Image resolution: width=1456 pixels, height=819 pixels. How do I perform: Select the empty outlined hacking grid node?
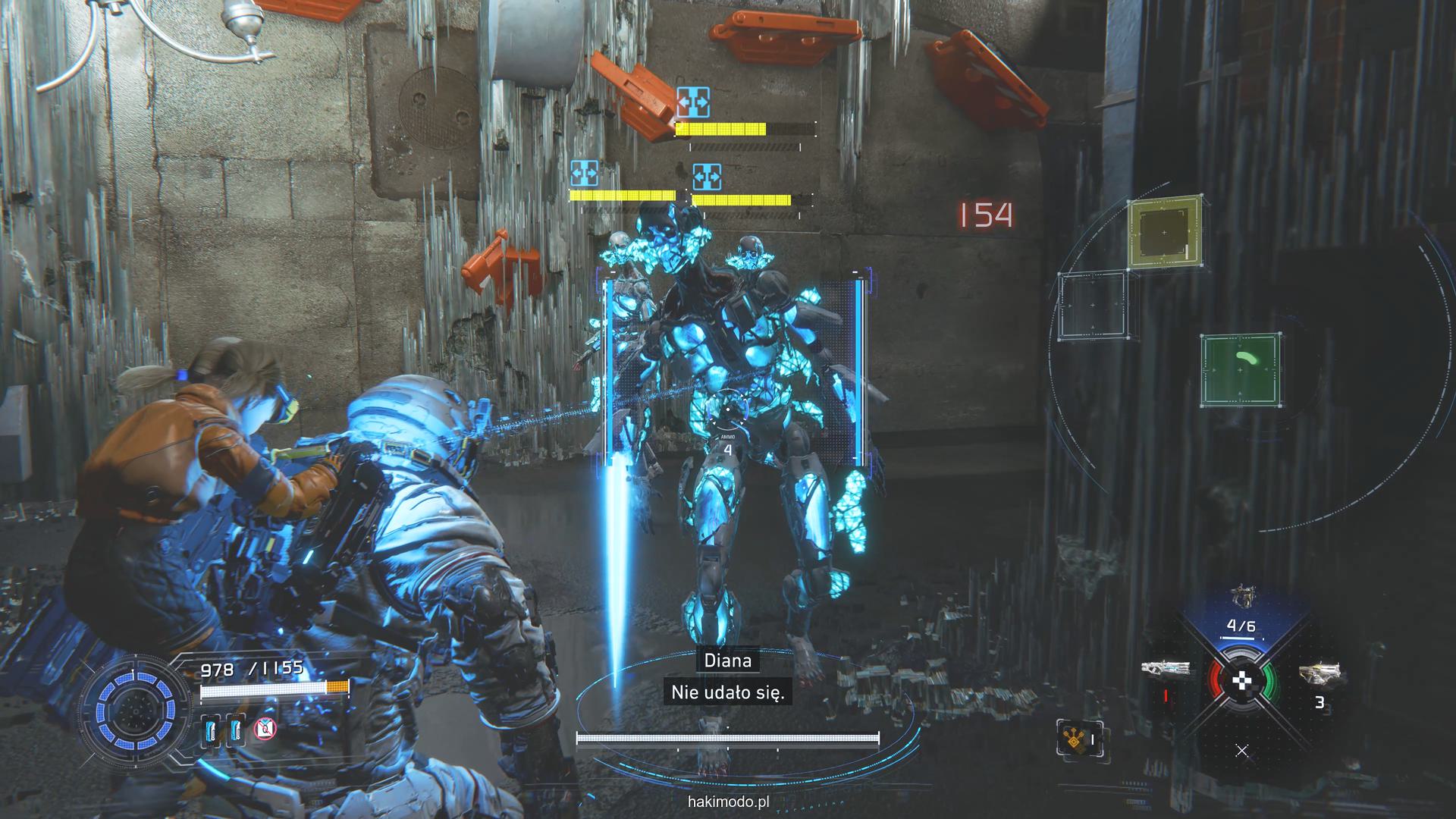pyautogui.click(x=1093, y=305)
